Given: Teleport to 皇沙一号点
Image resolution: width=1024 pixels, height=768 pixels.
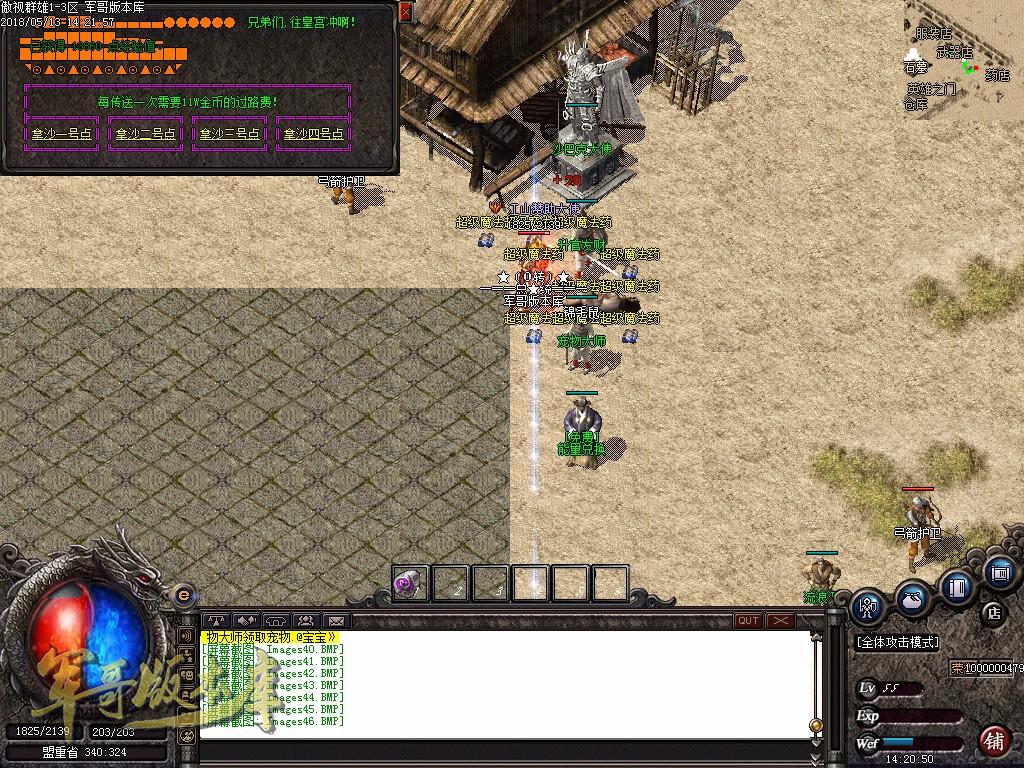Looking at the screenshot, I should 62,133.
